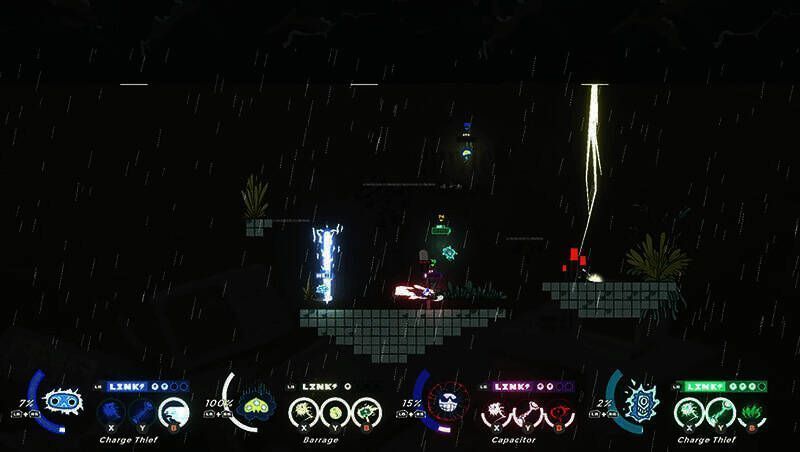This screenshot has width=800, height=452.
Task: Activate the blue player's bright B ability icon
Action: [x=174, y=411]
